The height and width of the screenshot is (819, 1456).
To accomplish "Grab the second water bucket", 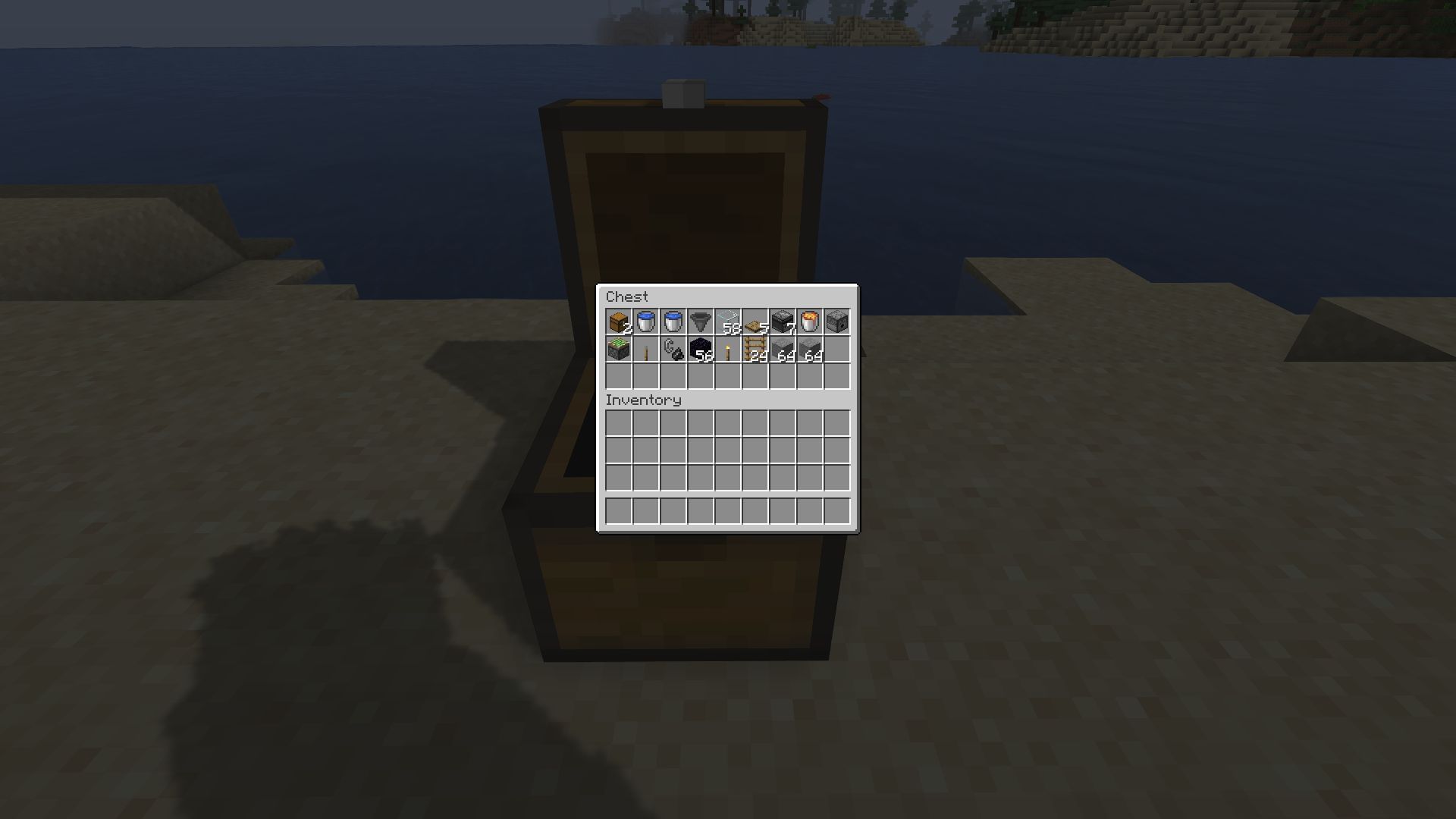I will point(673,322).
